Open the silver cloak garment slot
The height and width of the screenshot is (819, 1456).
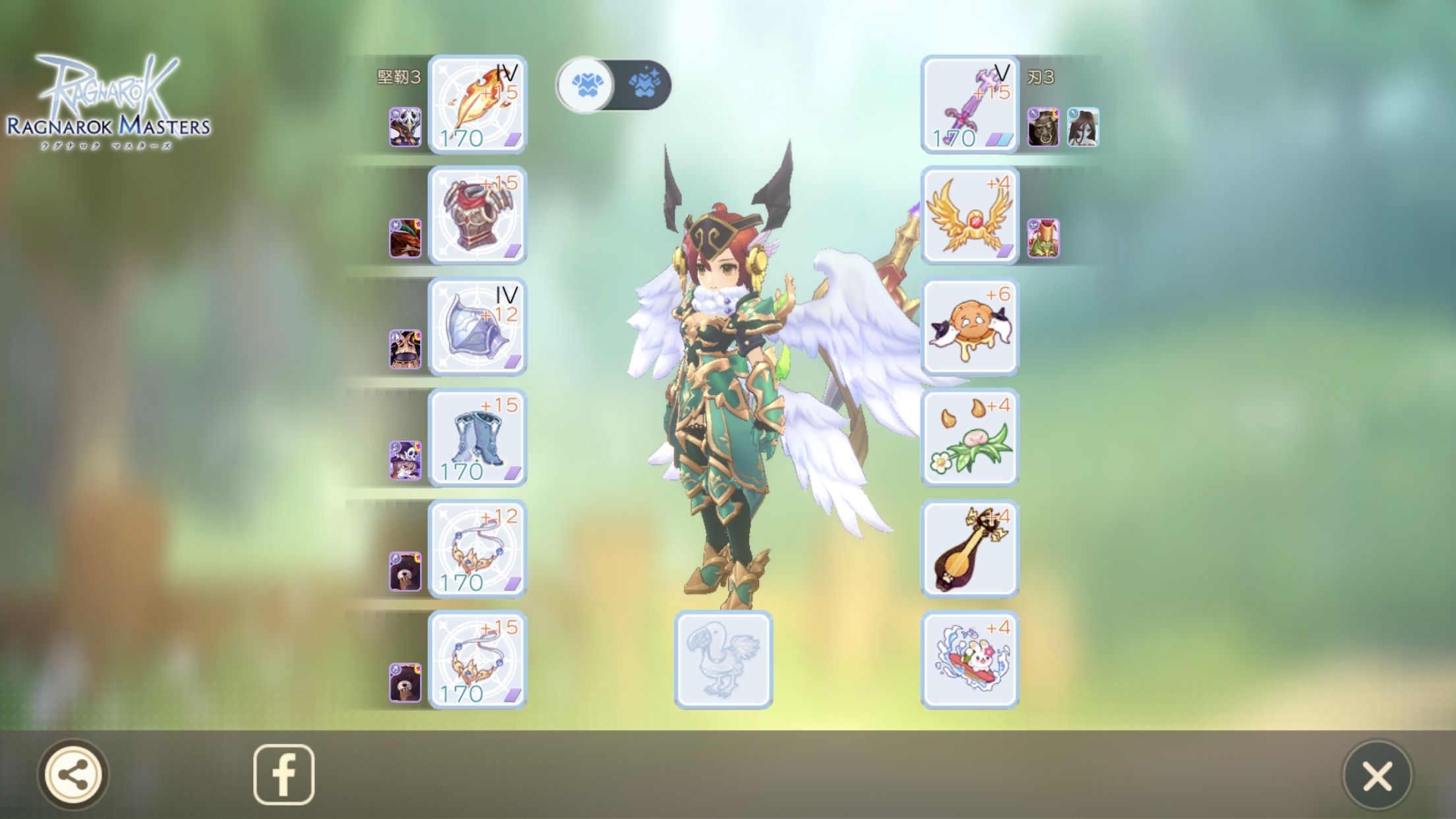[477, 327]
